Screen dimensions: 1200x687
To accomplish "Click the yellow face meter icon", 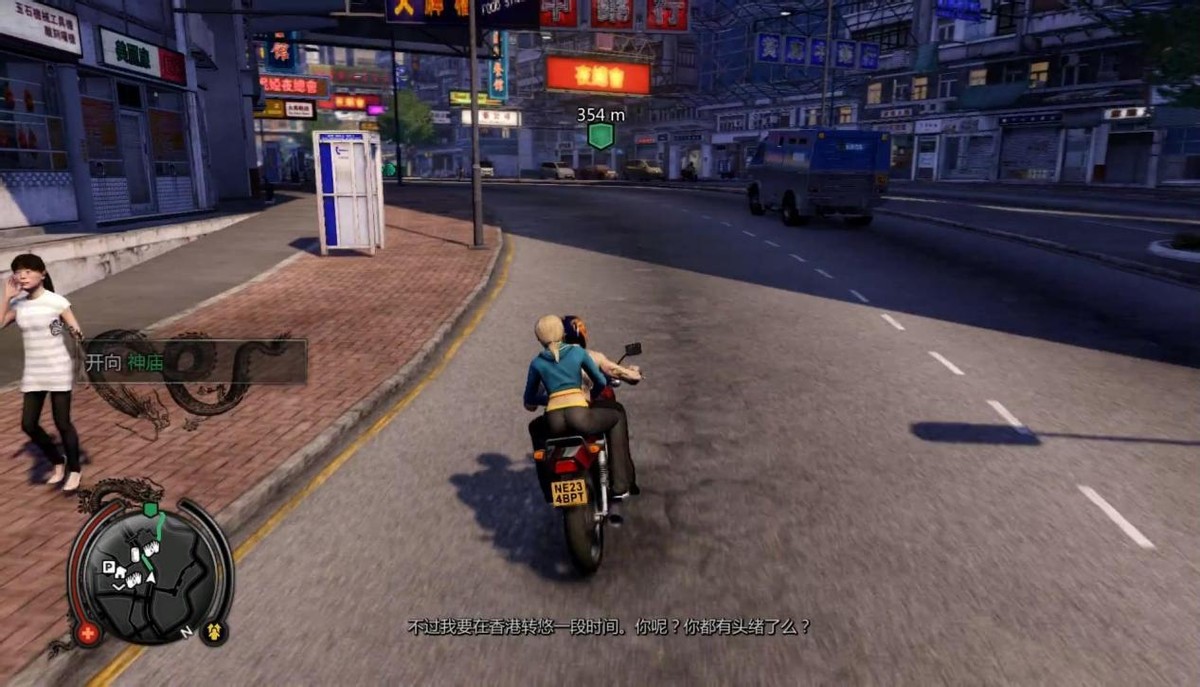I will [x=213, y=632].
